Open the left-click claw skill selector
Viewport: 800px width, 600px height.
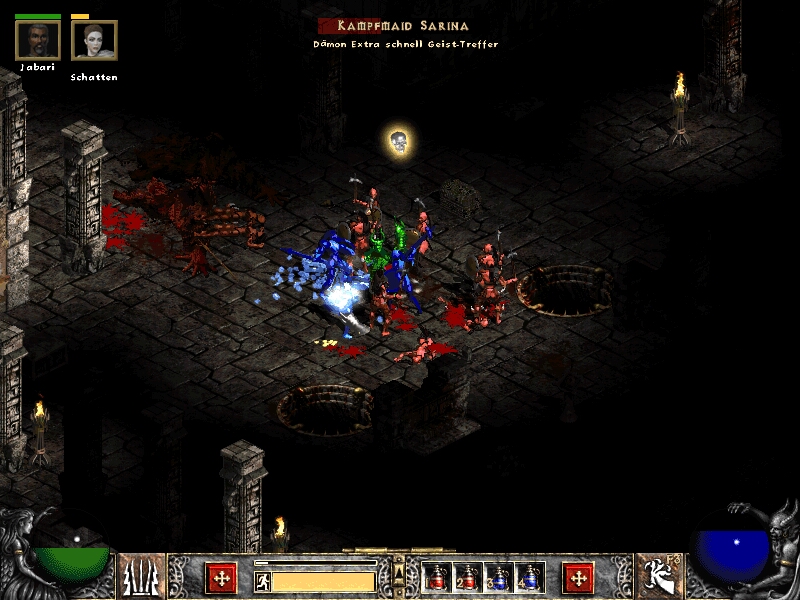[142, 577]
